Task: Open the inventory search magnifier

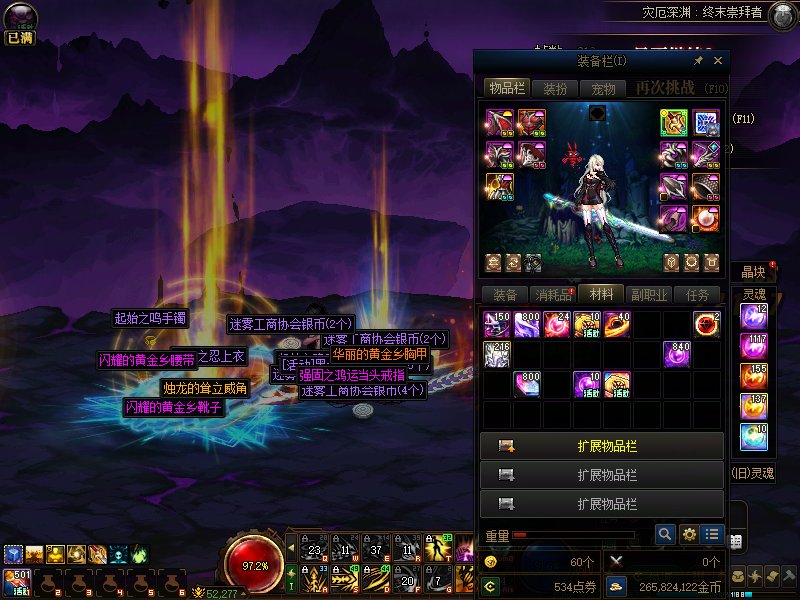Action: tap(665, 535)
